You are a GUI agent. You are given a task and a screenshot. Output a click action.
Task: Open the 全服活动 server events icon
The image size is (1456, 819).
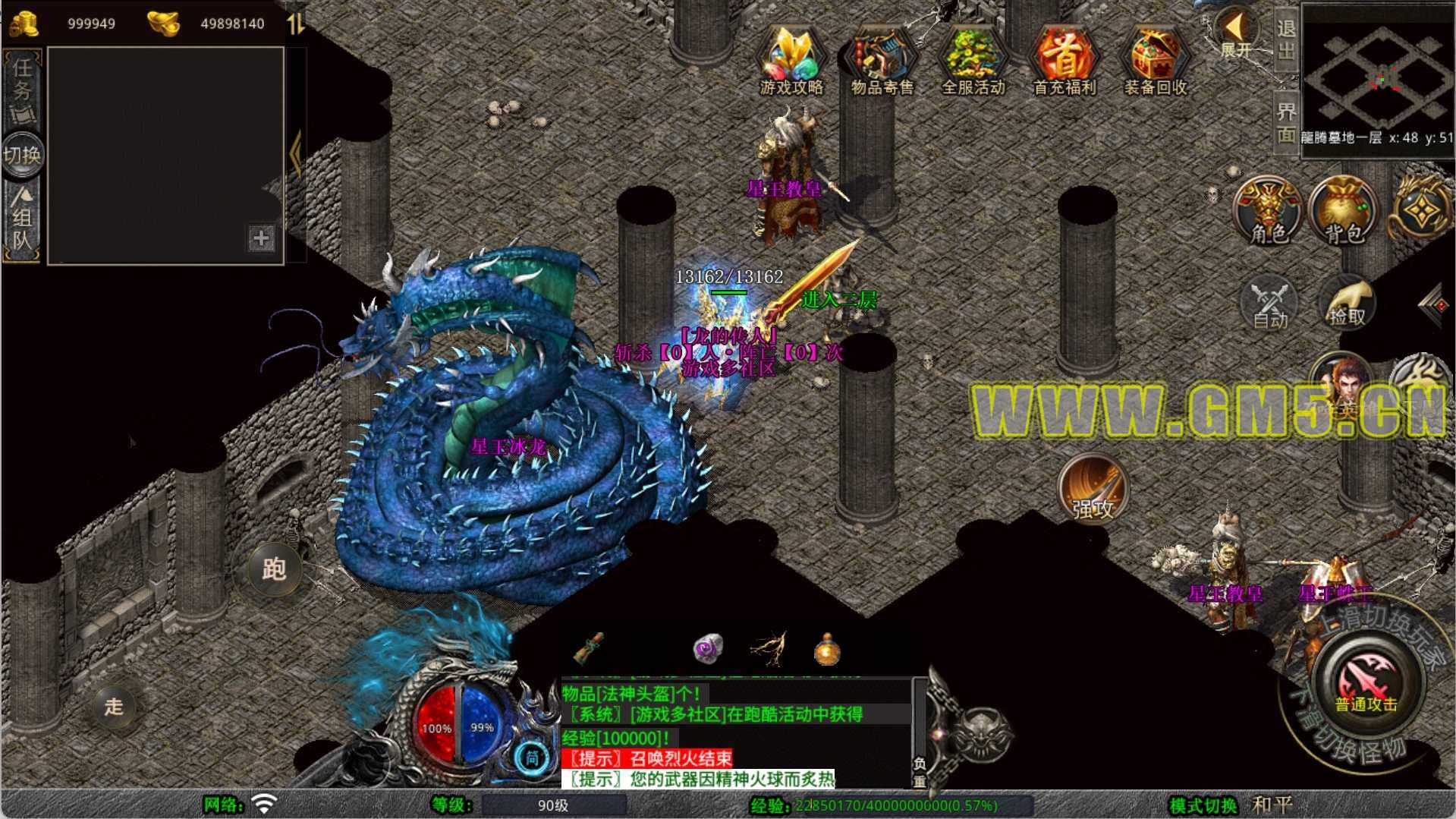tap(973, 61)
